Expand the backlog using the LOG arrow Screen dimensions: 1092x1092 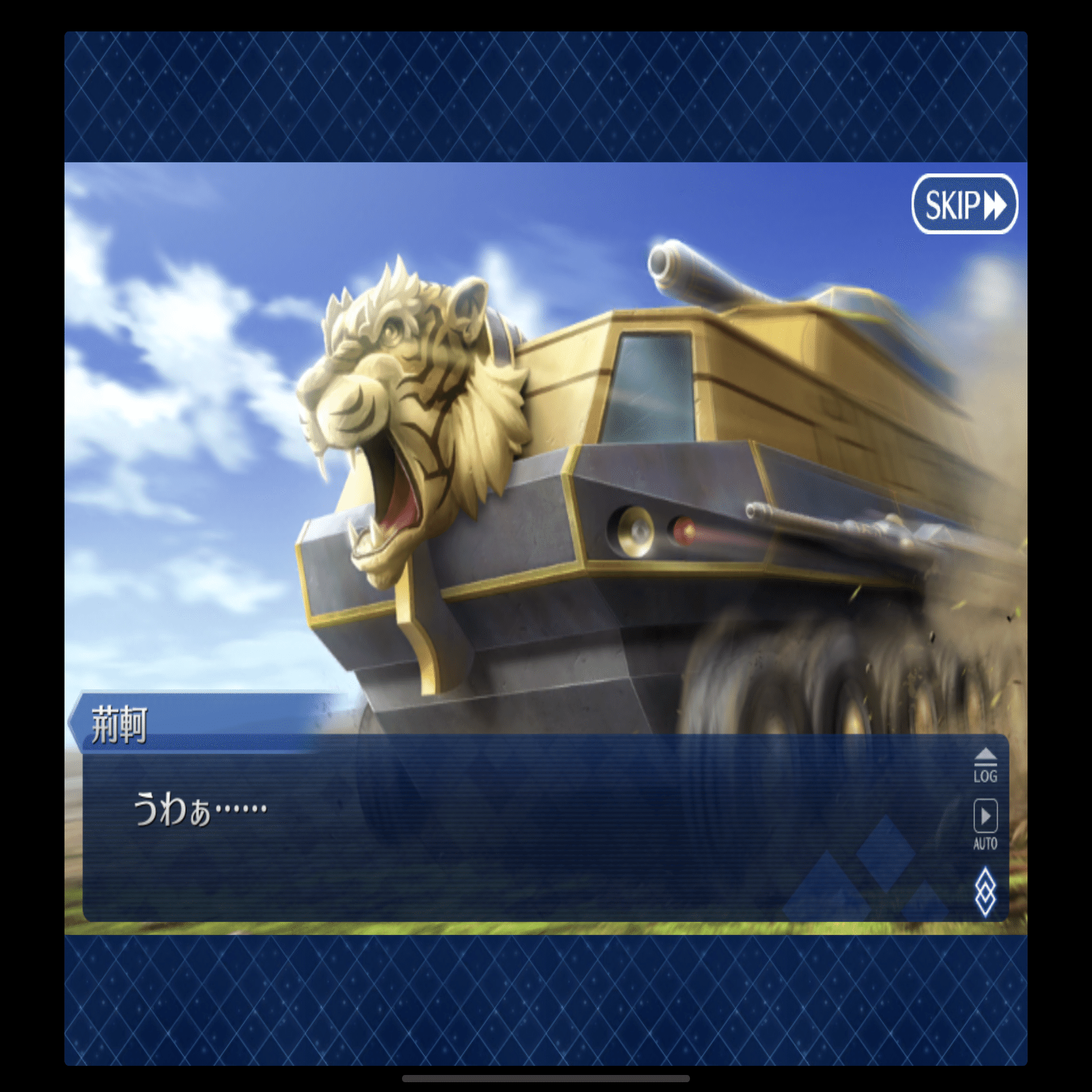[x=985, y=754]
